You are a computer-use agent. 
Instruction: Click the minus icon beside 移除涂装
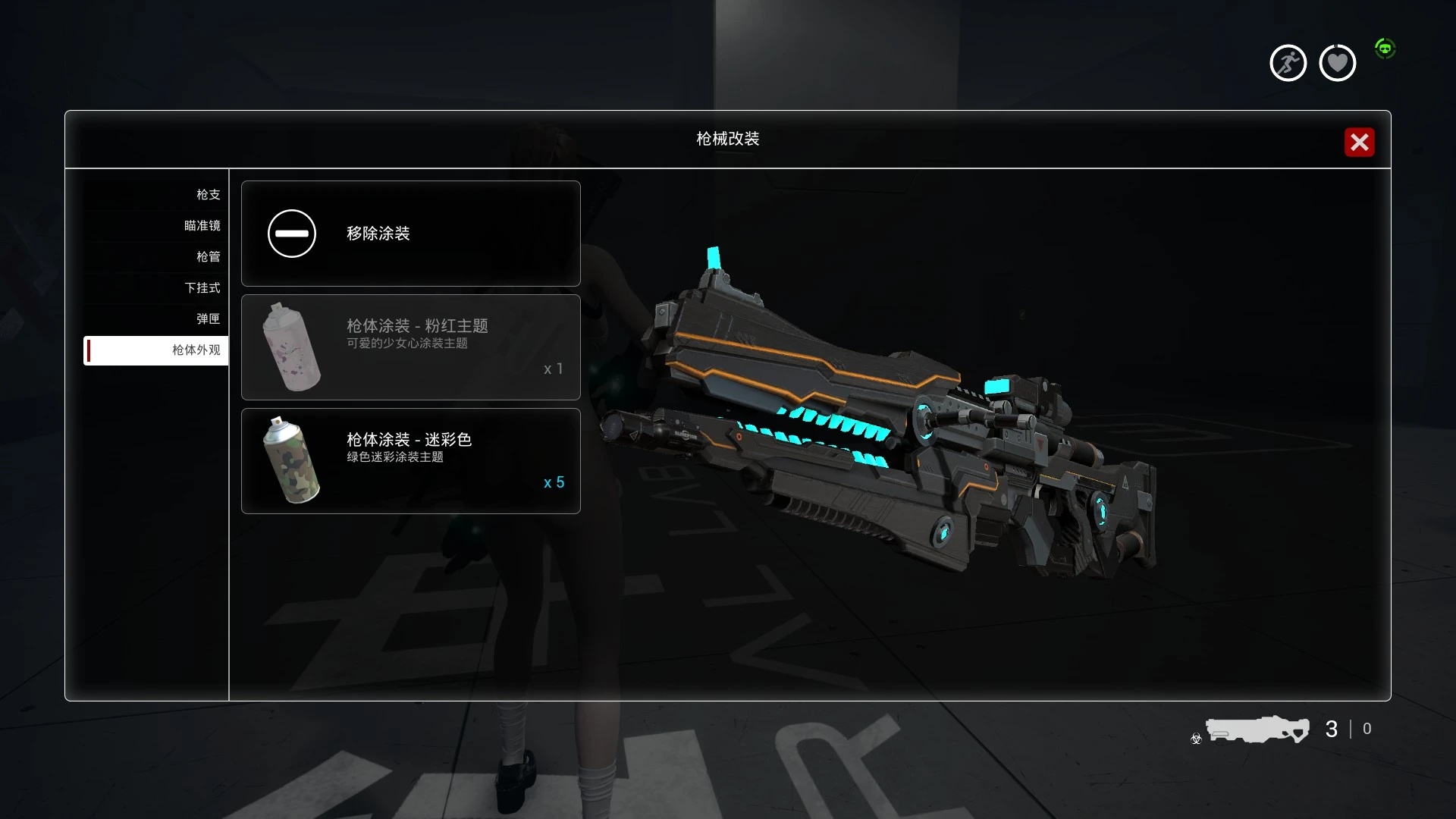[x=291, y=234]
